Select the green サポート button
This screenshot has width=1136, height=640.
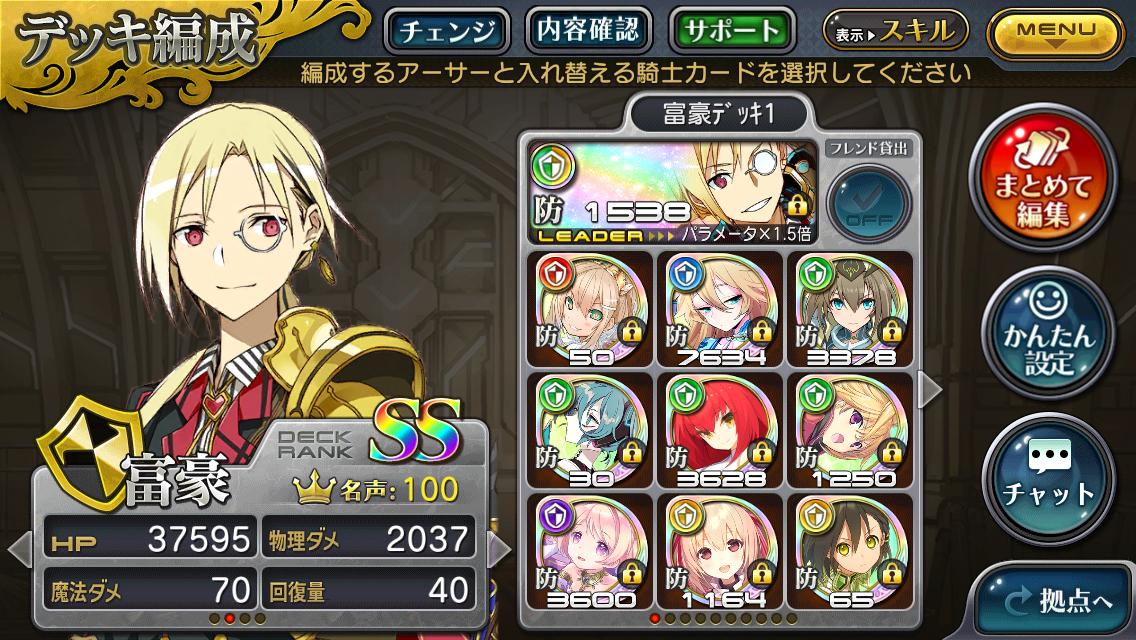click(732, 30)
